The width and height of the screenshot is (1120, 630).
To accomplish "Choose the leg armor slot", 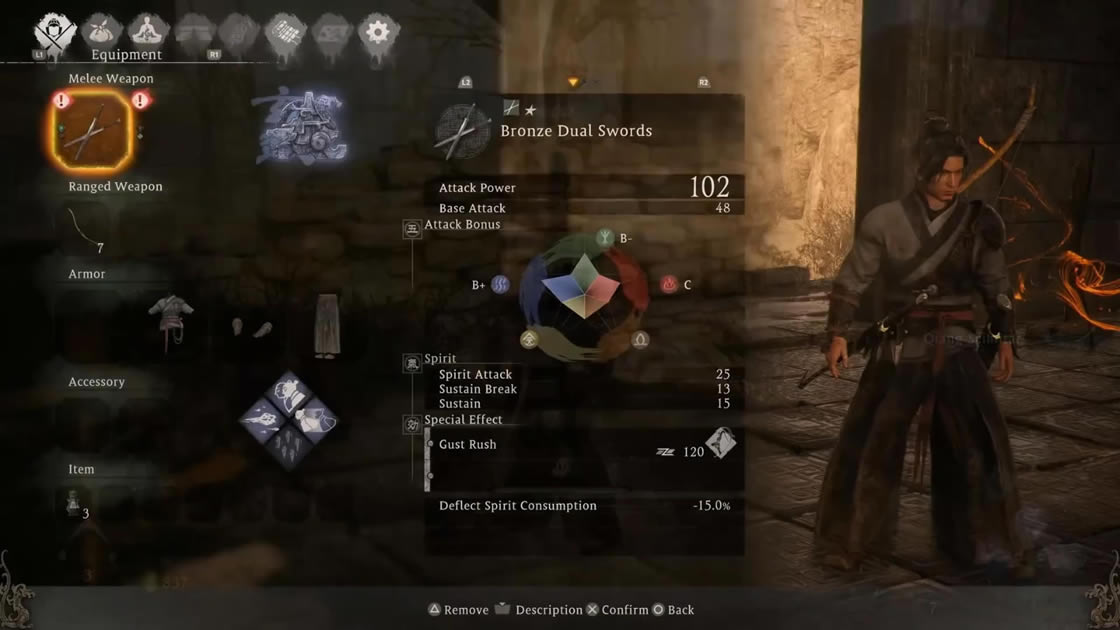I will (x=326, y=324).
